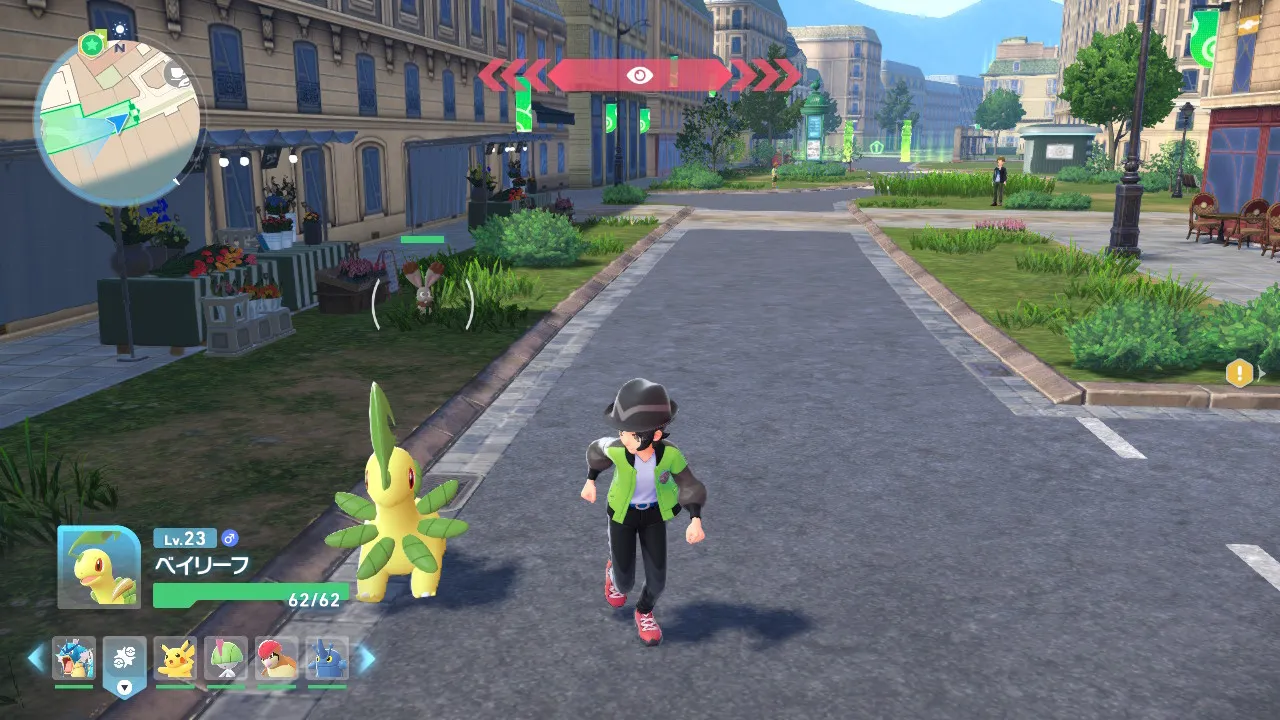The image size is (1280, 720).
Task: Click the left arrow of party bar
Action: click(x=36, y=658)
